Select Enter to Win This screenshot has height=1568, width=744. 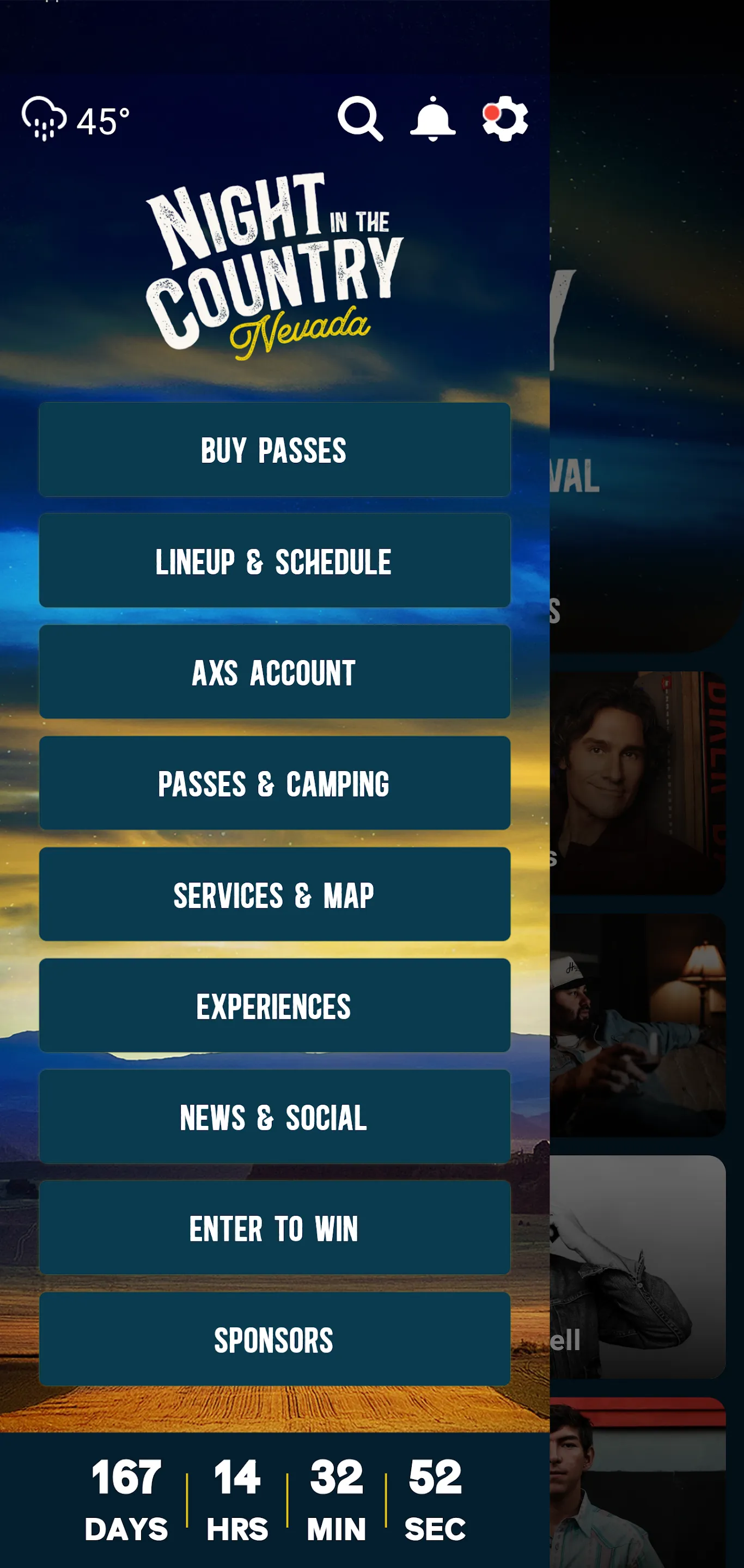[x=274, y=1229]
